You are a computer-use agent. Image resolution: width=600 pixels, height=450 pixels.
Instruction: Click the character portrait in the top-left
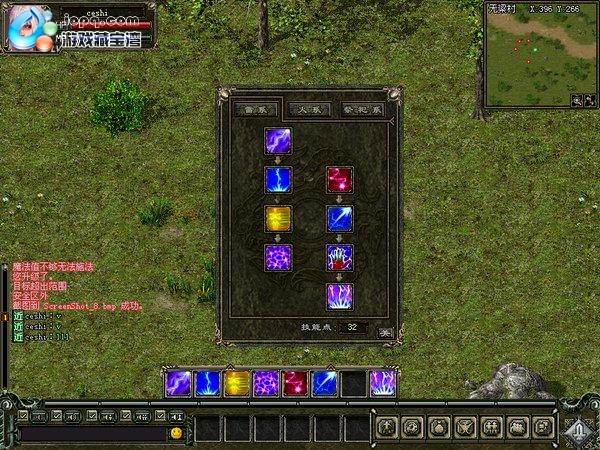pos(27,30)
